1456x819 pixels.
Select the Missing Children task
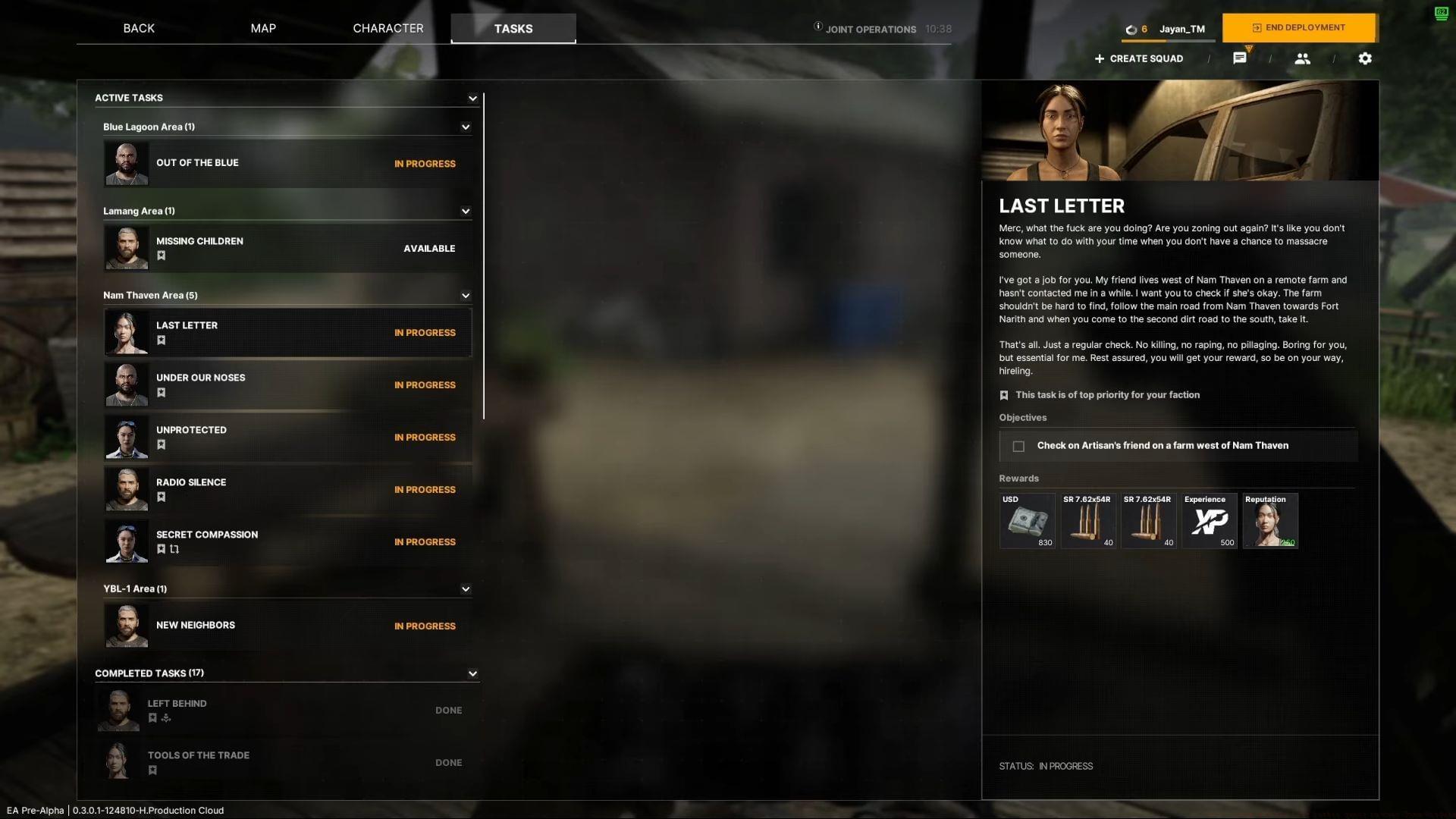point(287,248)
